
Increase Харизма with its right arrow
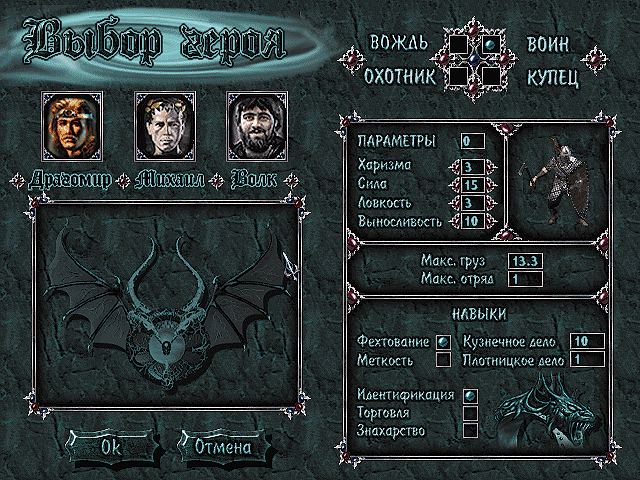[x=490, y=166]
